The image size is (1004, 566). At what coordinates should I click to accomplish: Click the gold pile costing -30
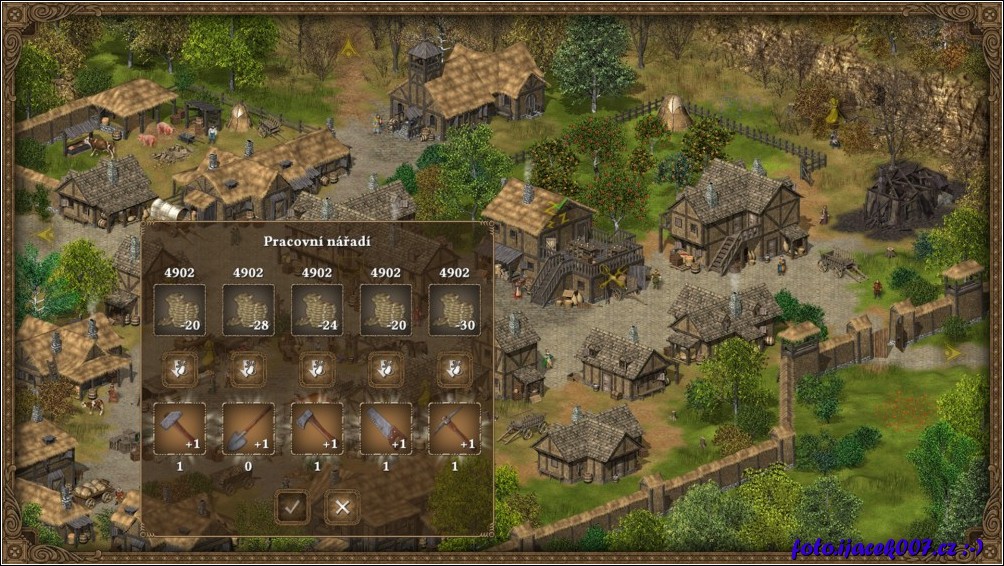454,310
